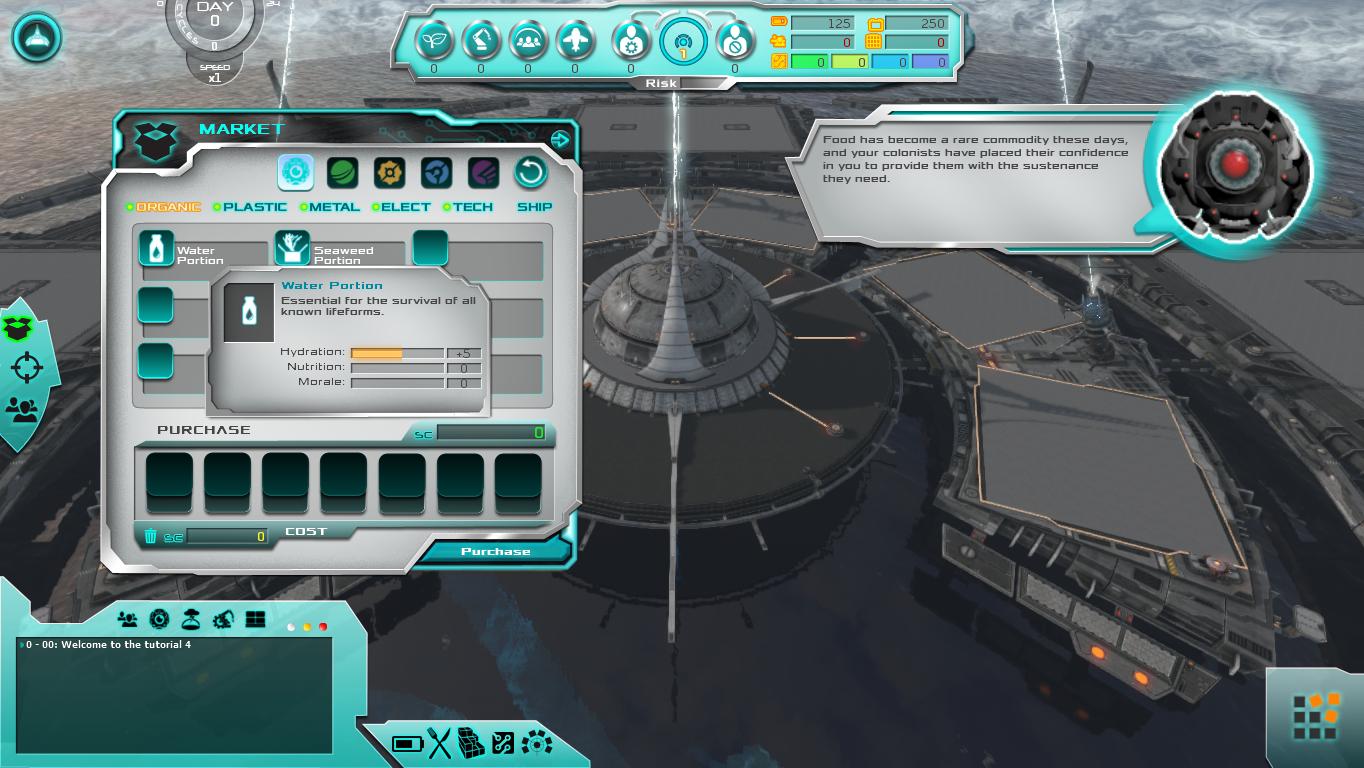The height and width of the screenshot is (768, 1364).
Task: Click the airplane icon in top bar
Action: point(575,41)
